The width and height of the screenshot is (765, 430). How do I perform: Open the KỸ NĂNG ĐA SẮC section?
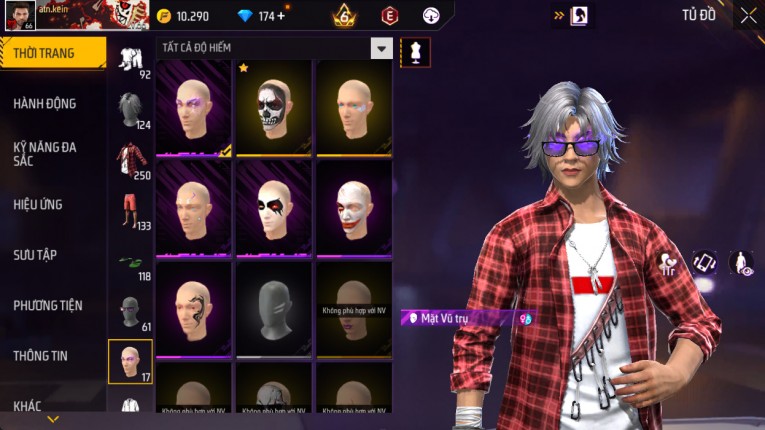(45, 153)
